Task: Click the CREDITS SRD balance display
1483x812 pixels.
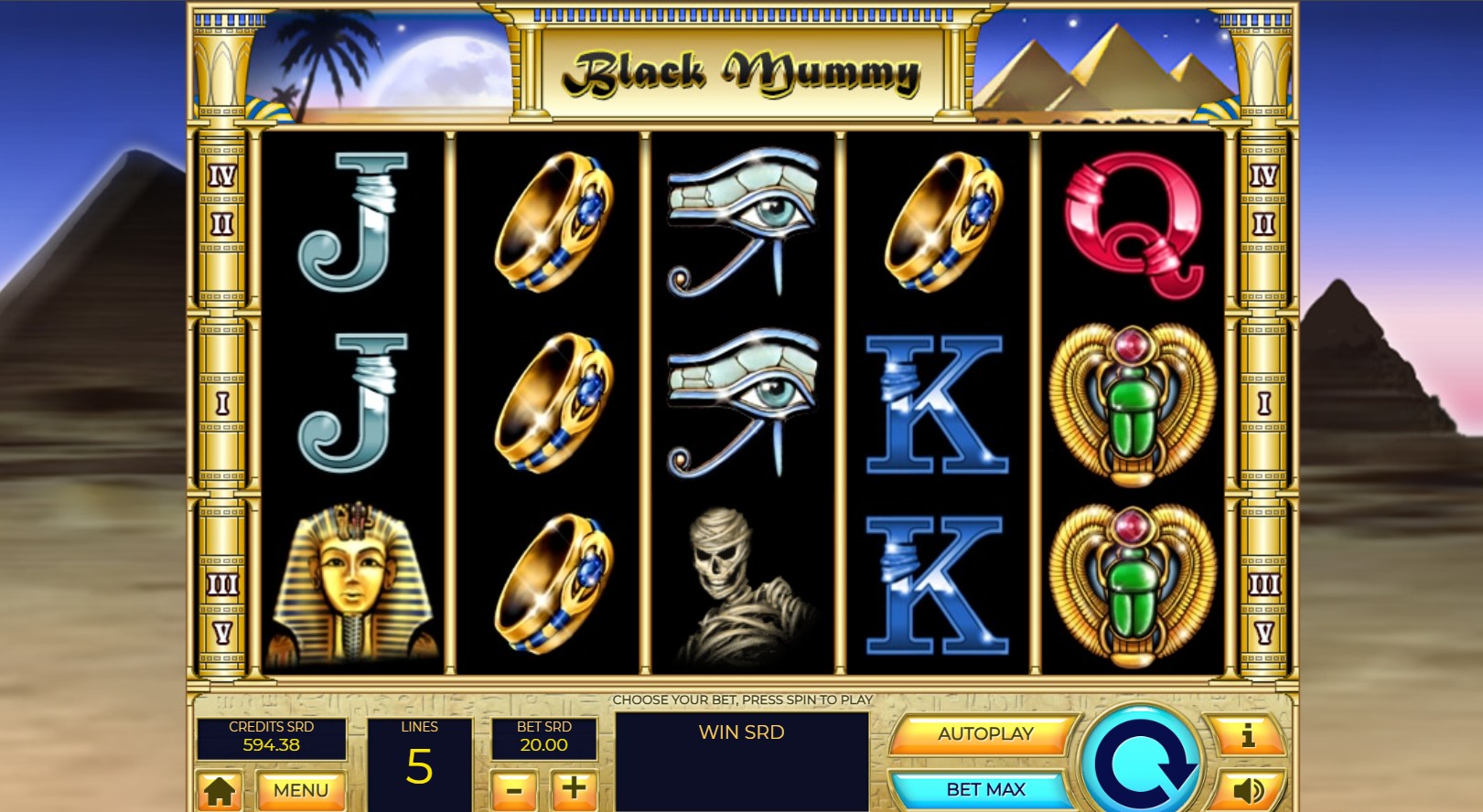Action: click(272, 736)
